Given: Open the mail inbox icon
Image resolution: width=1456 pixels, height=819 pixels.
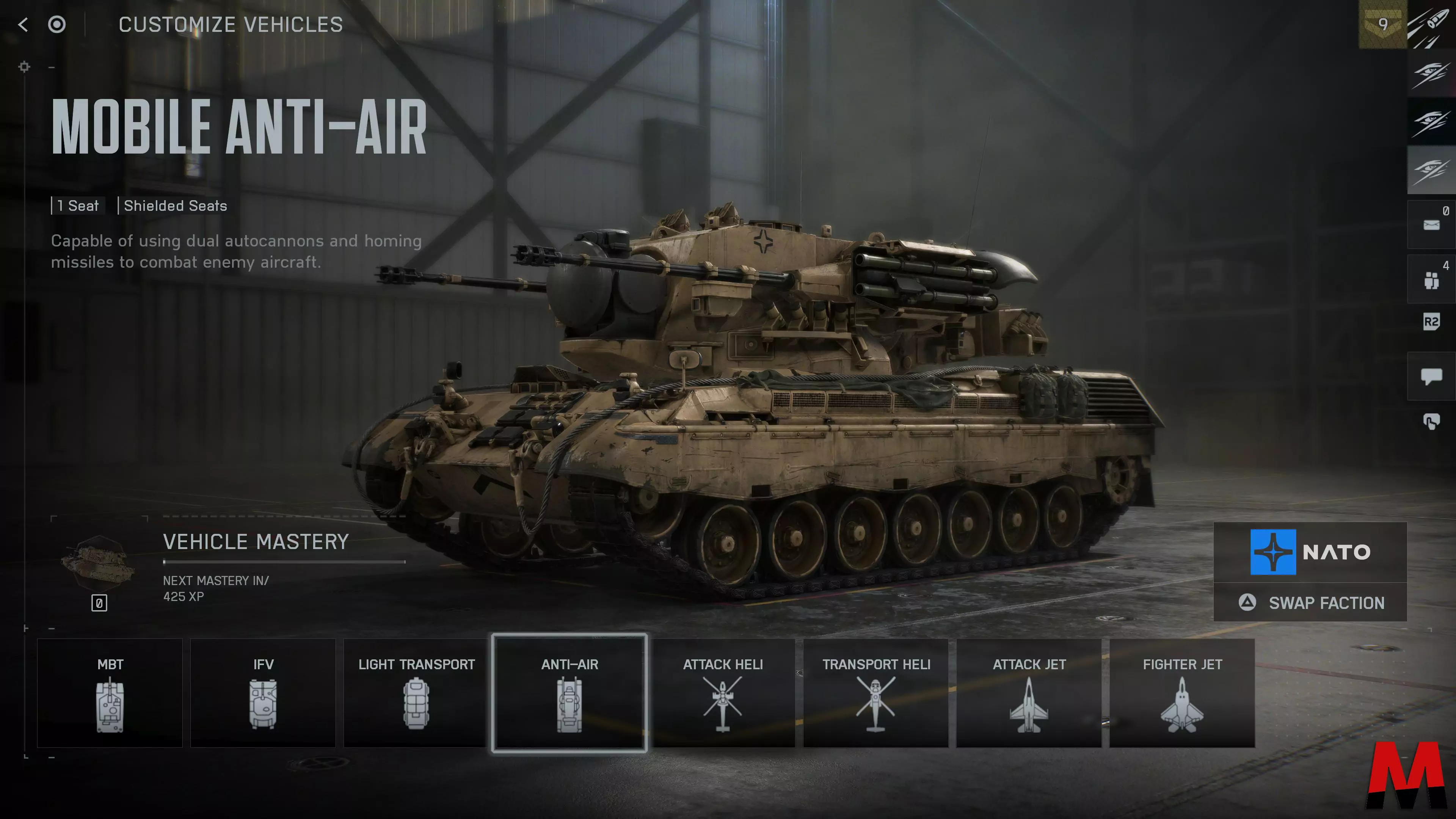Looking at the screenshot, I should (x=1431, y=225).
